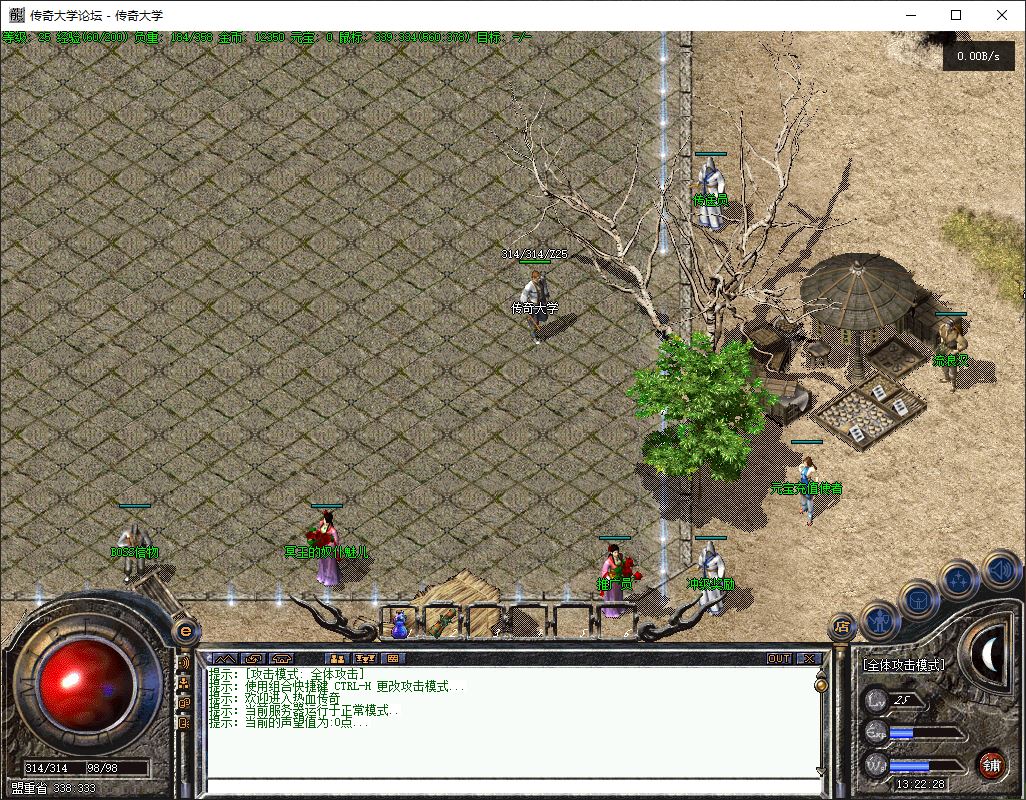Open the character status panel

coord(879,621)
